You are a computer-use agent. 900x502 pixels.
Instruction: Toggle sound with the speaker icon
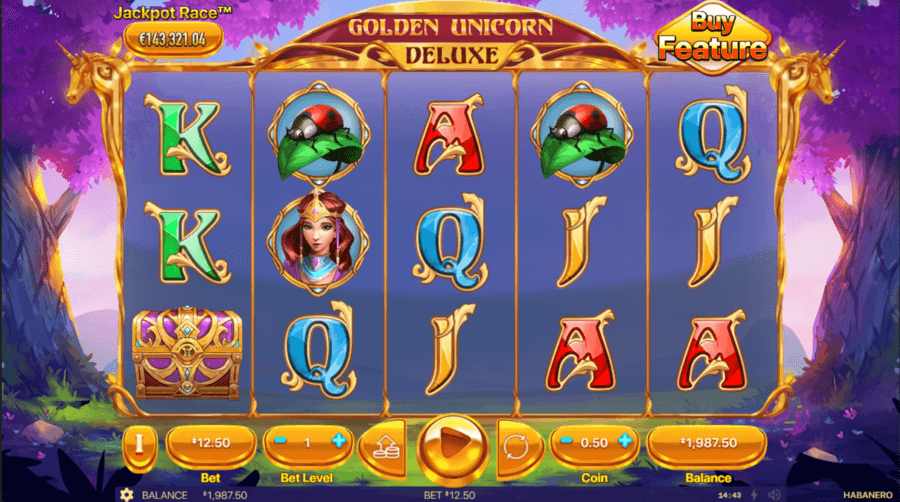773,494
